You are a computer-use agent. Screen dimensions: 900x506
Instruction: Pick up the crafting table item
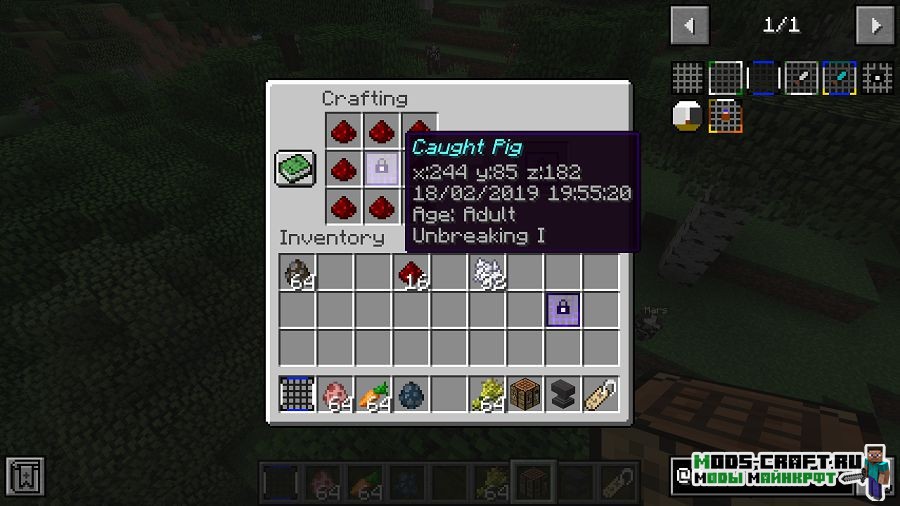pos(525,394)
